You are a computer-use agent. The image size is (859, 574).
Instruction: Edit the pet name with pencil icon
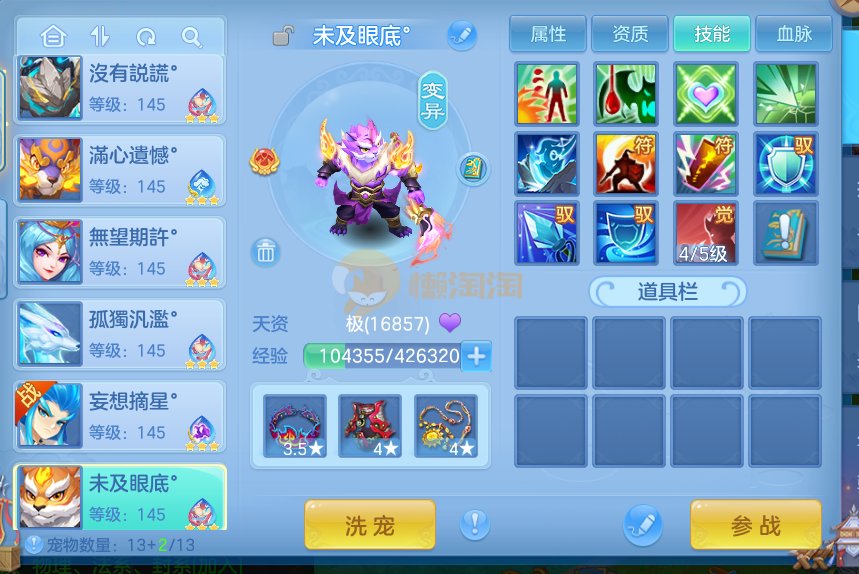[x=461, y=35]
